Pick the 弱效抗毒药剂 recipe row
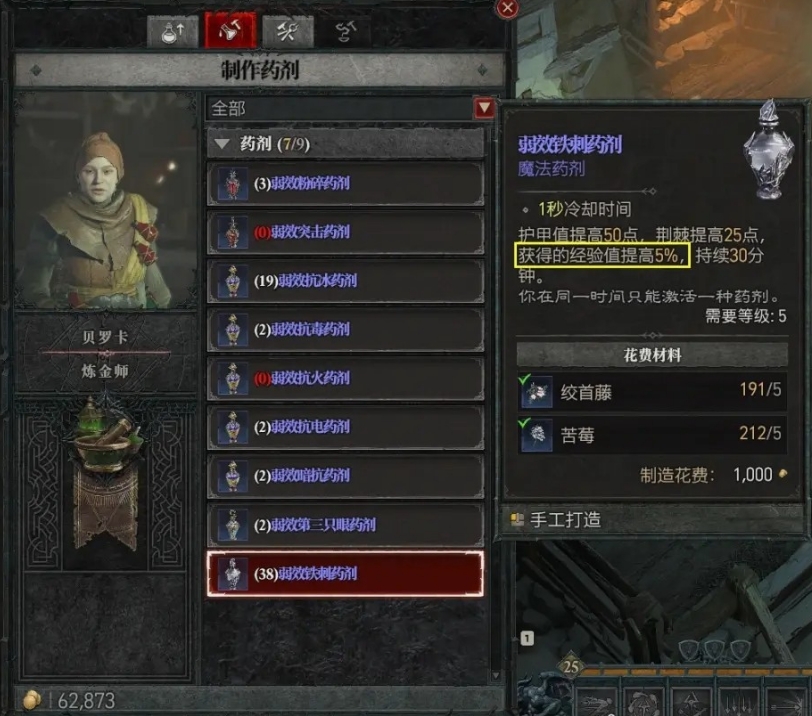812x716 pixels. pyautogui.click(x=345, y=330)
